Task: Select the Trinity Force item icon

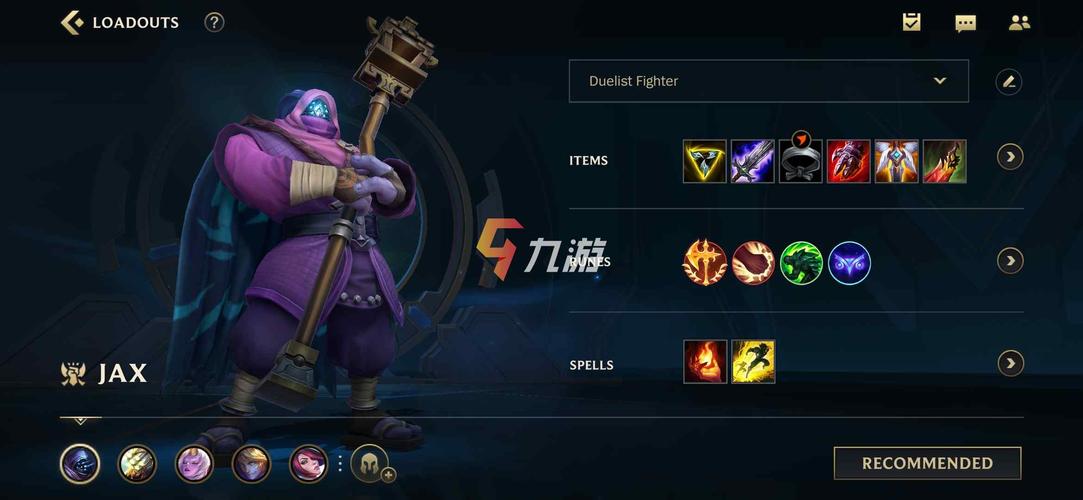Action: click(x=704, y=161)
